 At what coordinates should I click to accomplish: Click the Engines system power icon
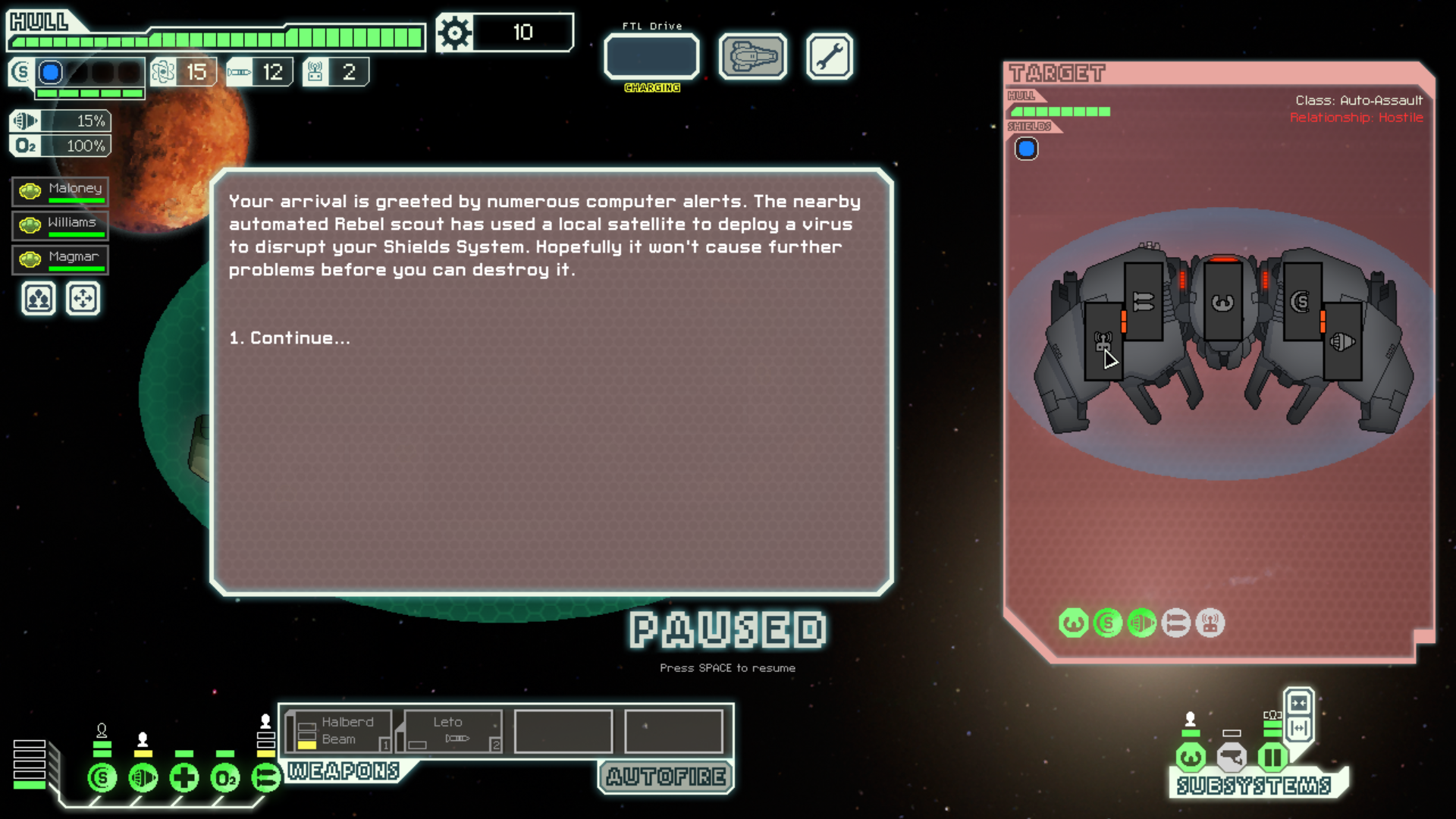click(x=143, y=778)
